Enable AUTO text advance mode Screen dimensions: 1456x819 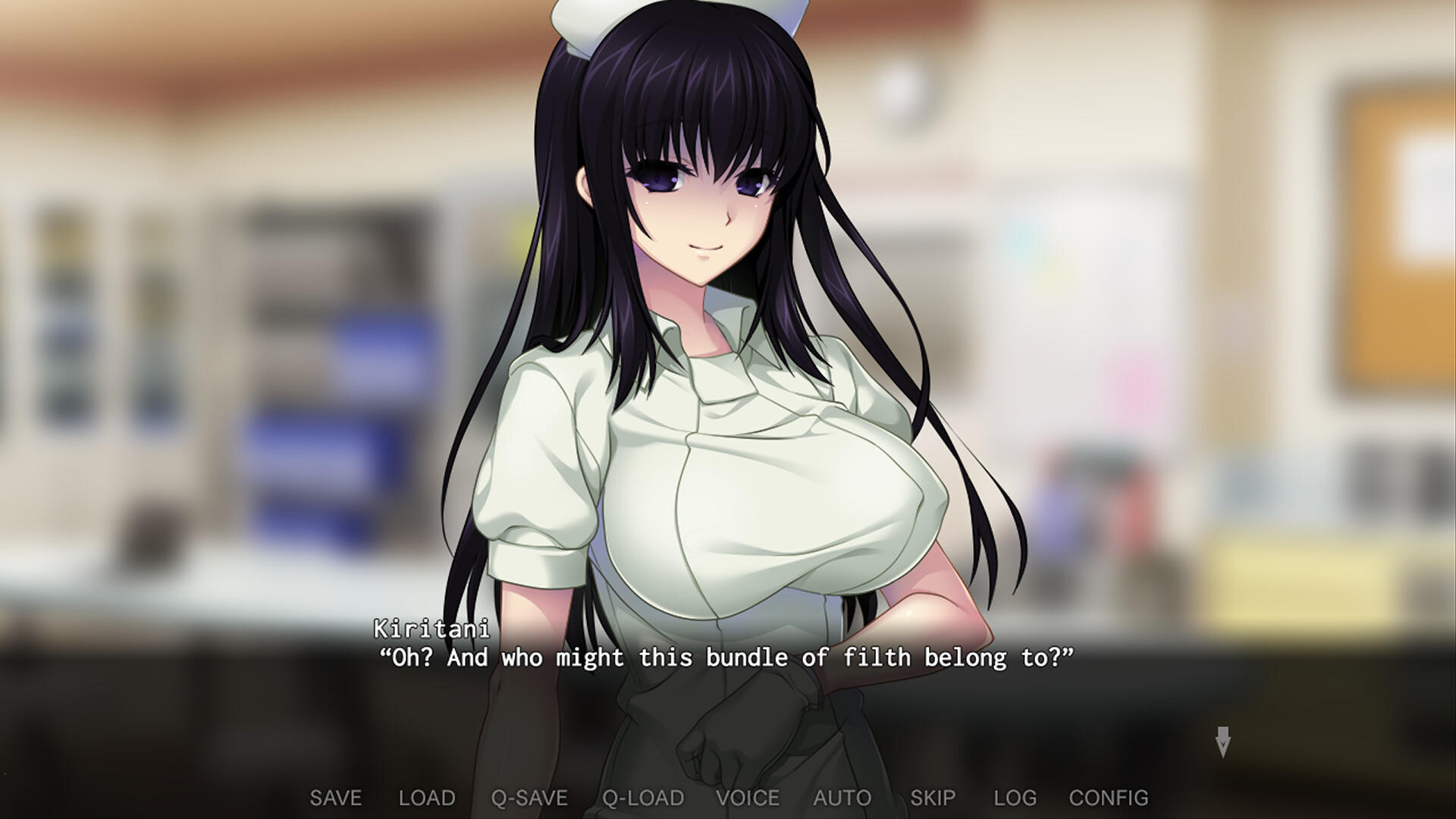[x=841, y=798]
